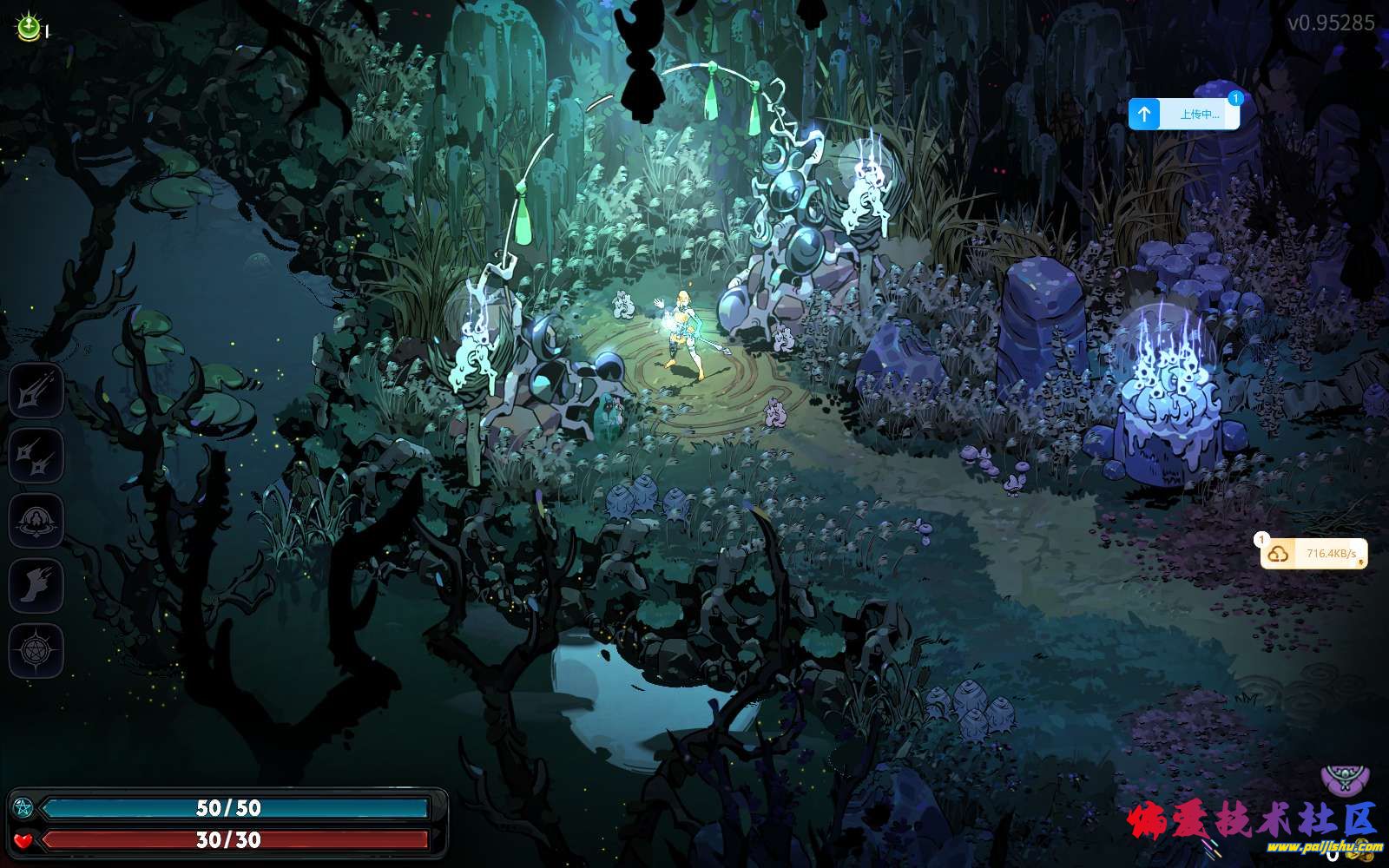
Task: Click the green orb counter icon
Action: point(28,29)
